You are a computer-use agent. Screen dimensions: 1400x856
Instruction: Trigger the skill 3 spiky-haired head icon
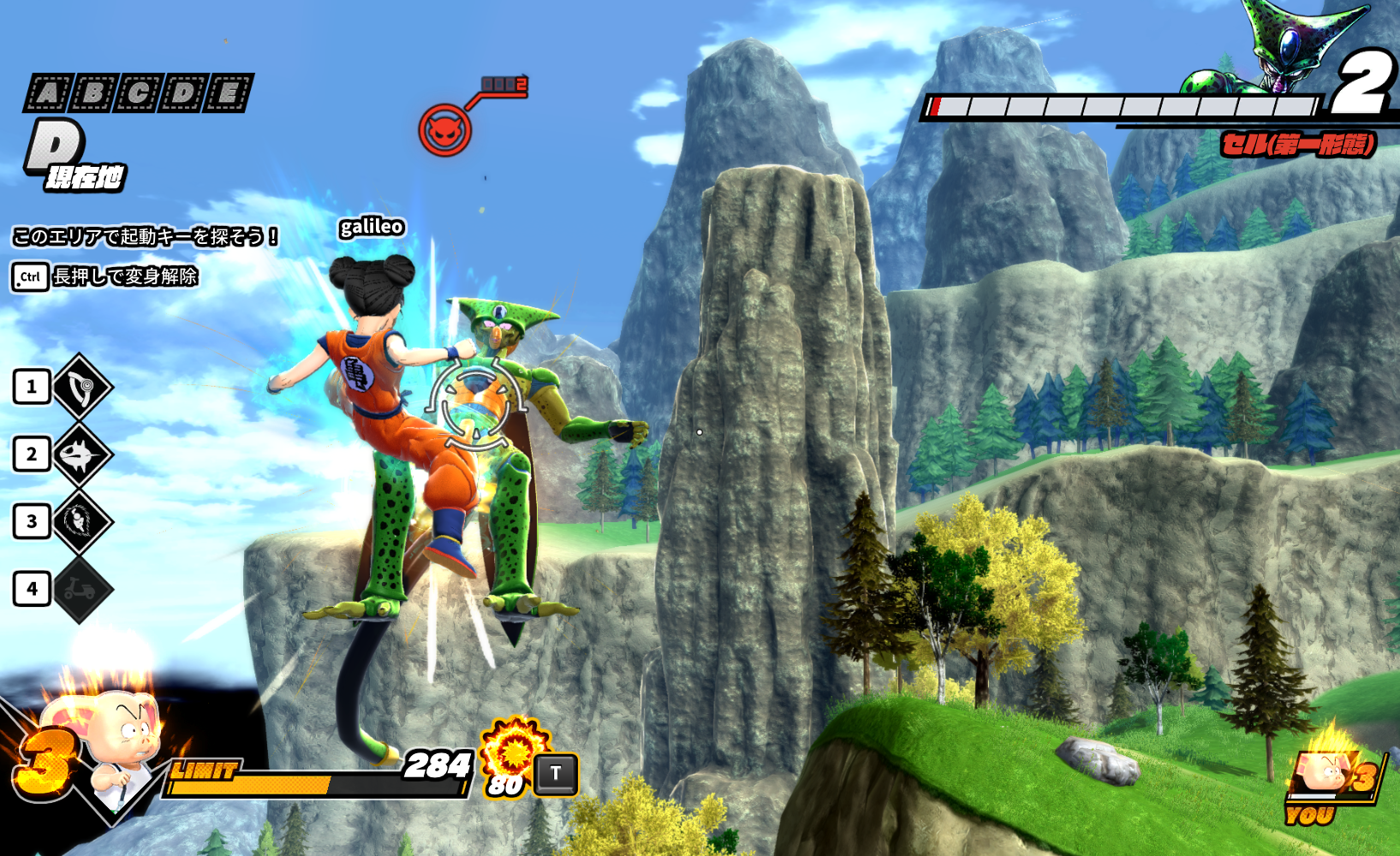tap(82, 521)
